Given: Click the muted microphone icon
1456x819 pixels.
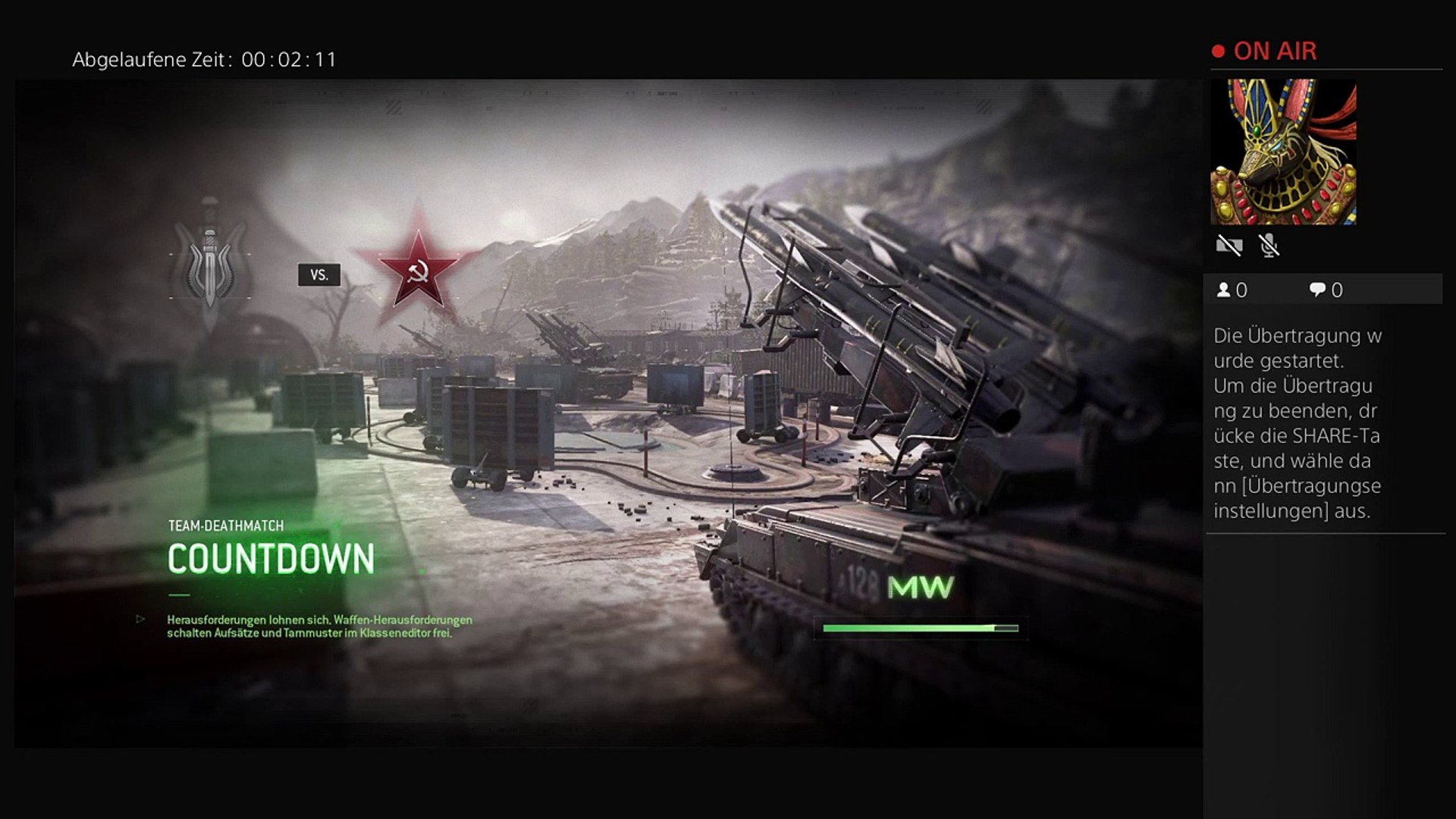Looking at the screenshot, I should [x=1269, y=246].
